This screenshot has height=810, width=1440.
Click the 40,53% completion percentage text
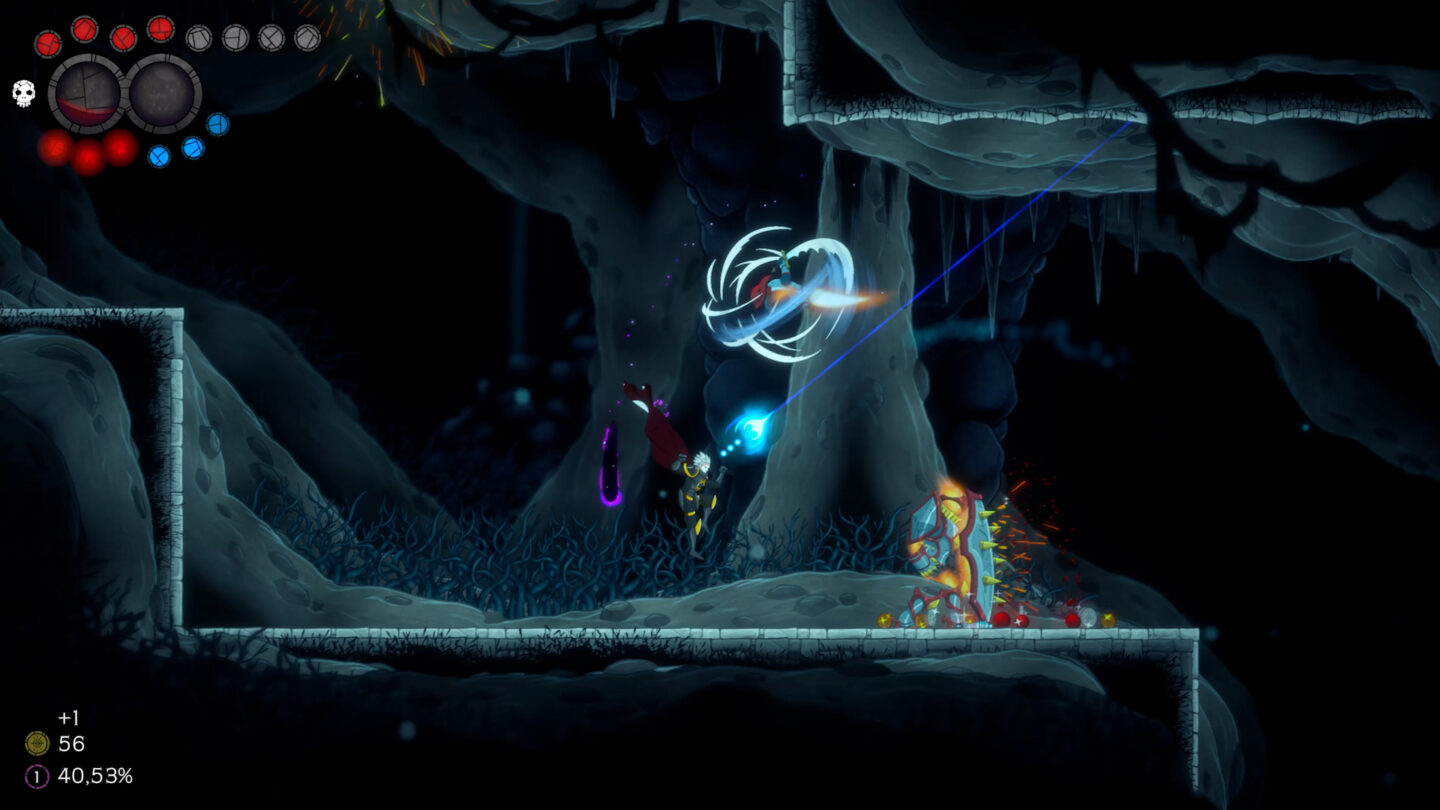(x=97, y=776)
